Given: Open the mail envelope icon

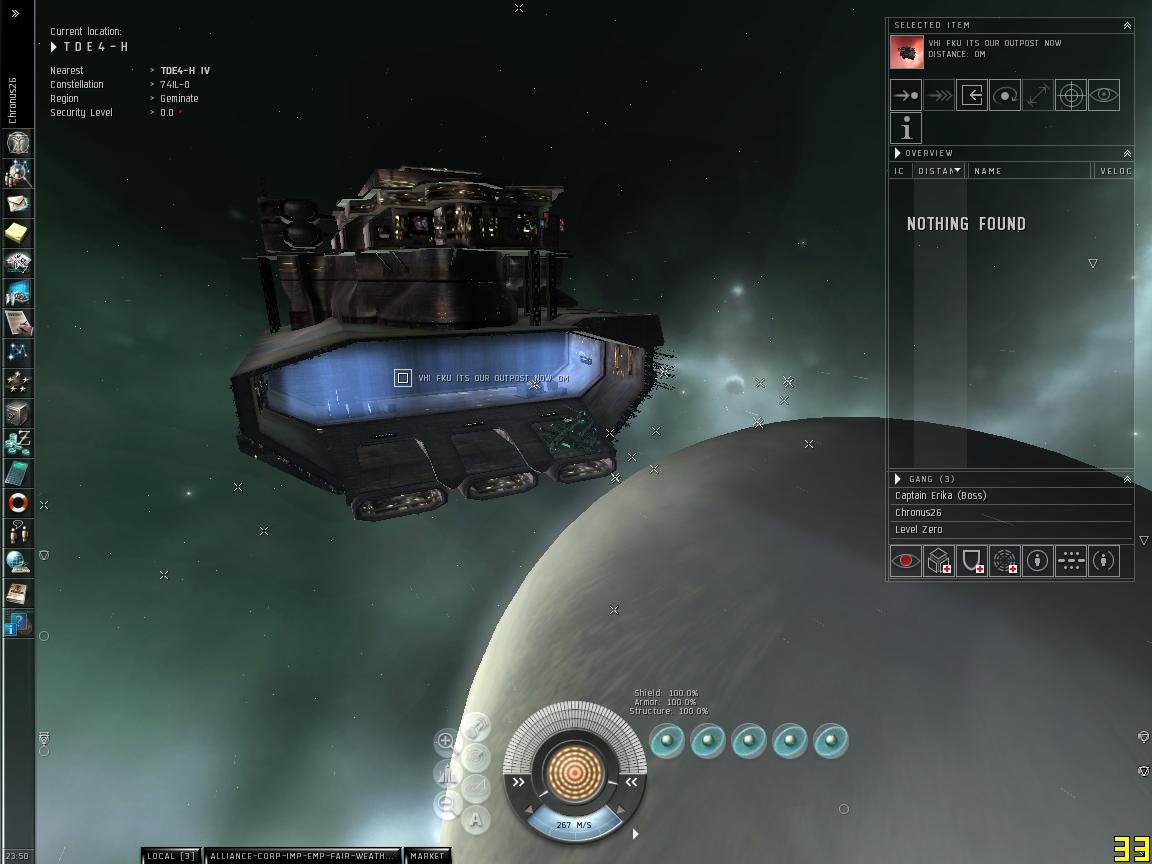Looking at the screenshot, I should [18, 203].
